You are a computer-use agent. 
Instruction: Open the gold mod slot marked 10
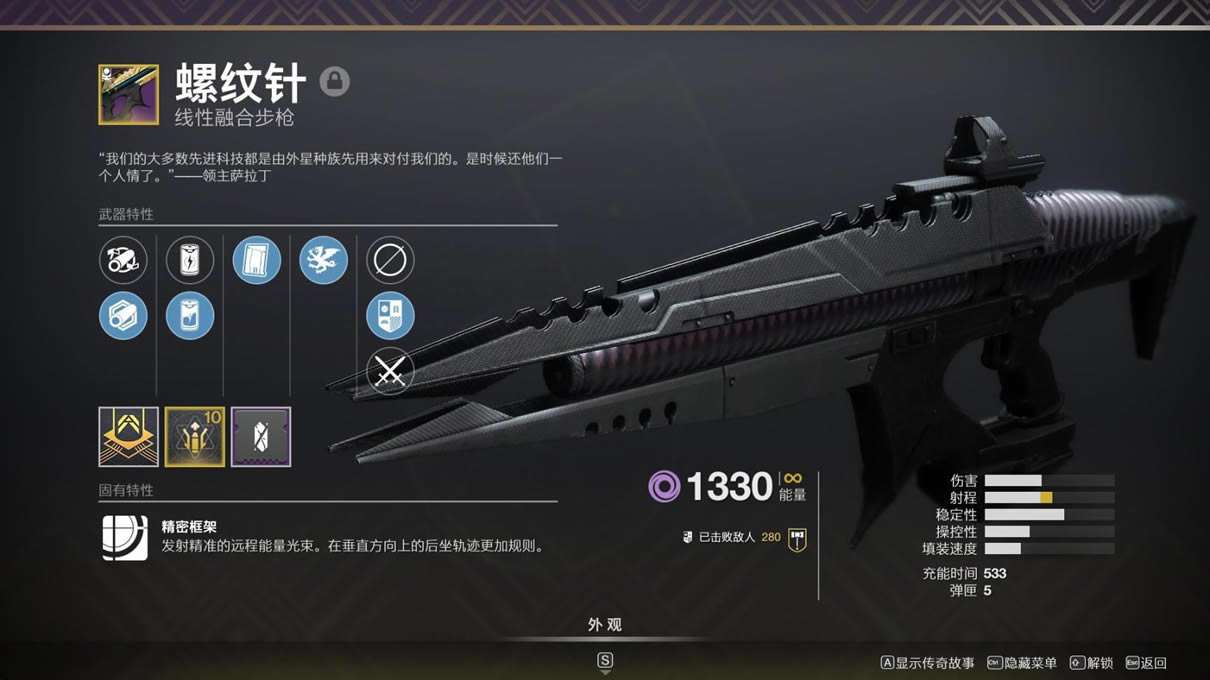(x=195, y=437)
